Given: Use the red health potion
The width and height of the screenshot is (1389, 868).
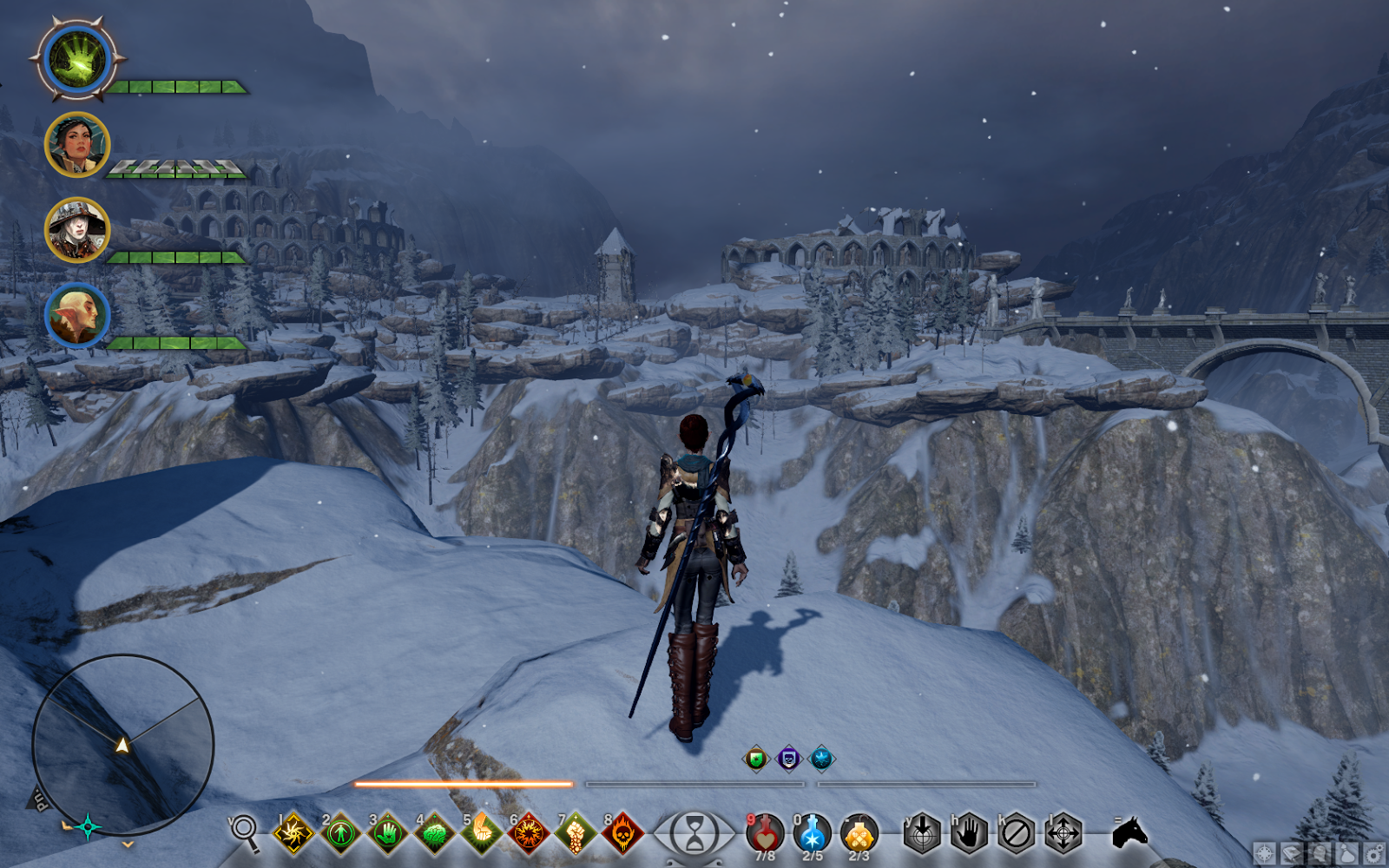Looking at the screenshot, I should (x=764, y=832).
